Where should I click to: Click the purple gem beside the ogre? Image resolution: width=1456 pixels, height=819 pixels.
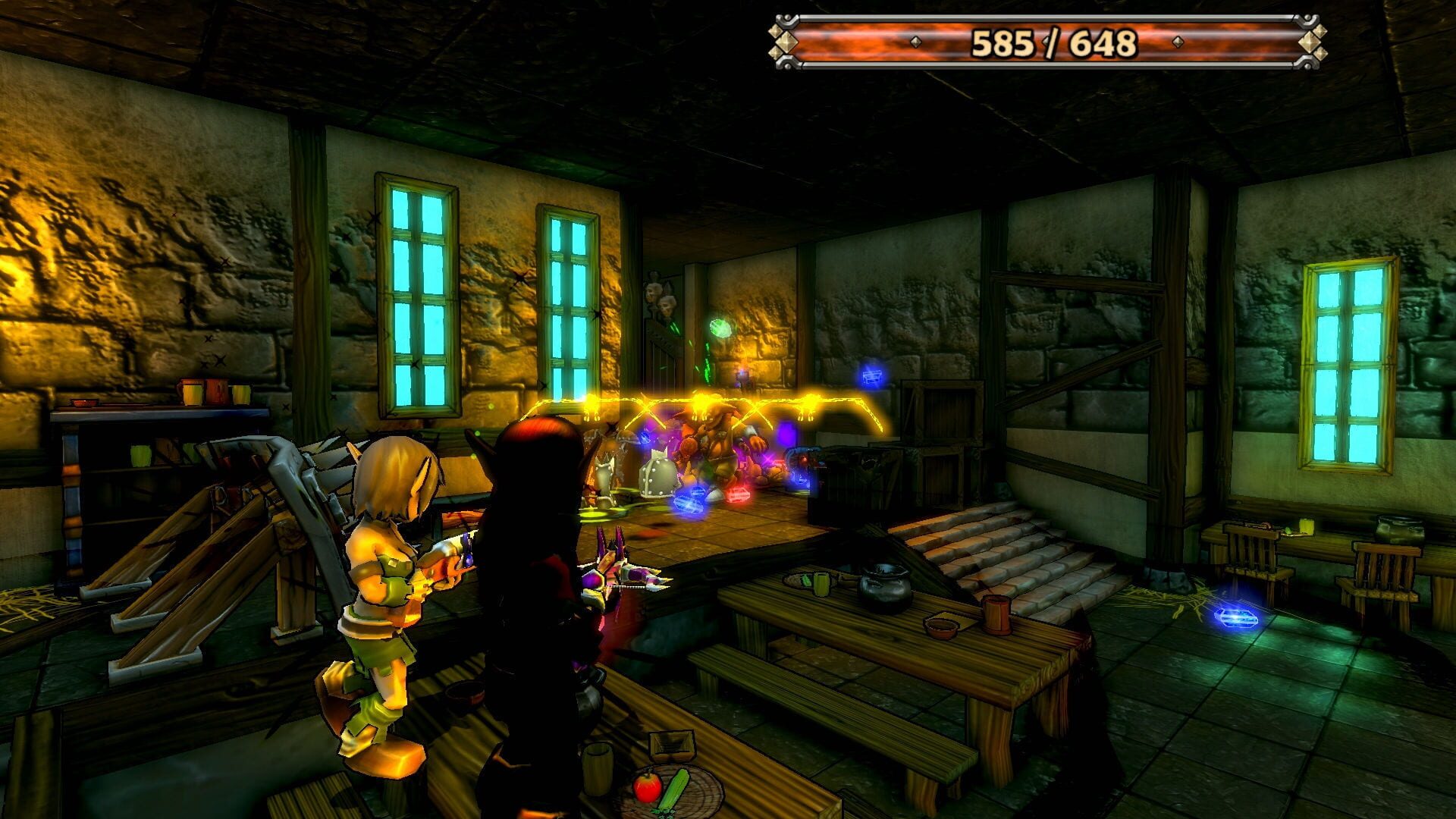pyautogui.click(x=786, y=434)
